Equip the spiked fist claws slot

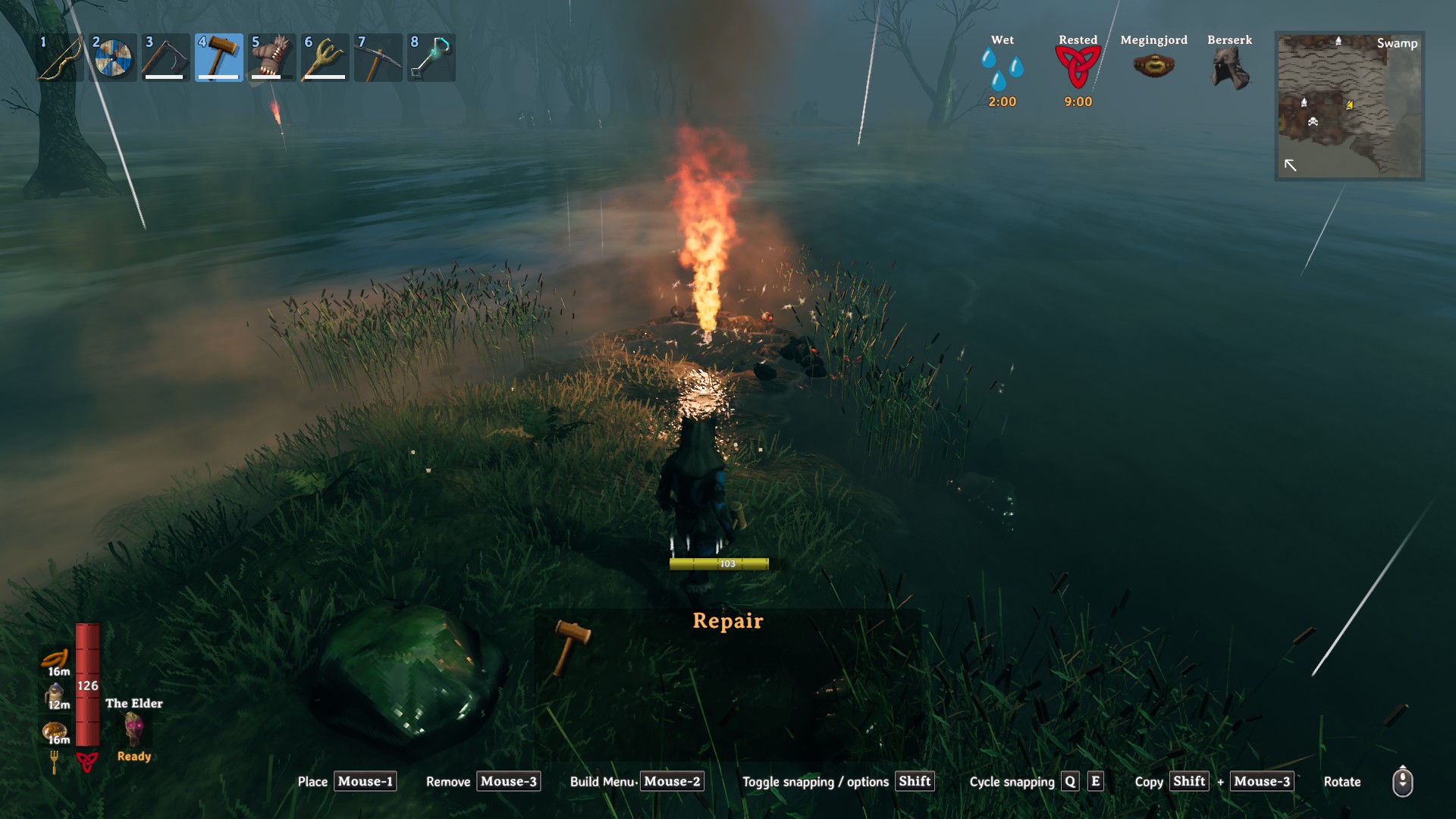pyautogui.click(x=272, y=58)
